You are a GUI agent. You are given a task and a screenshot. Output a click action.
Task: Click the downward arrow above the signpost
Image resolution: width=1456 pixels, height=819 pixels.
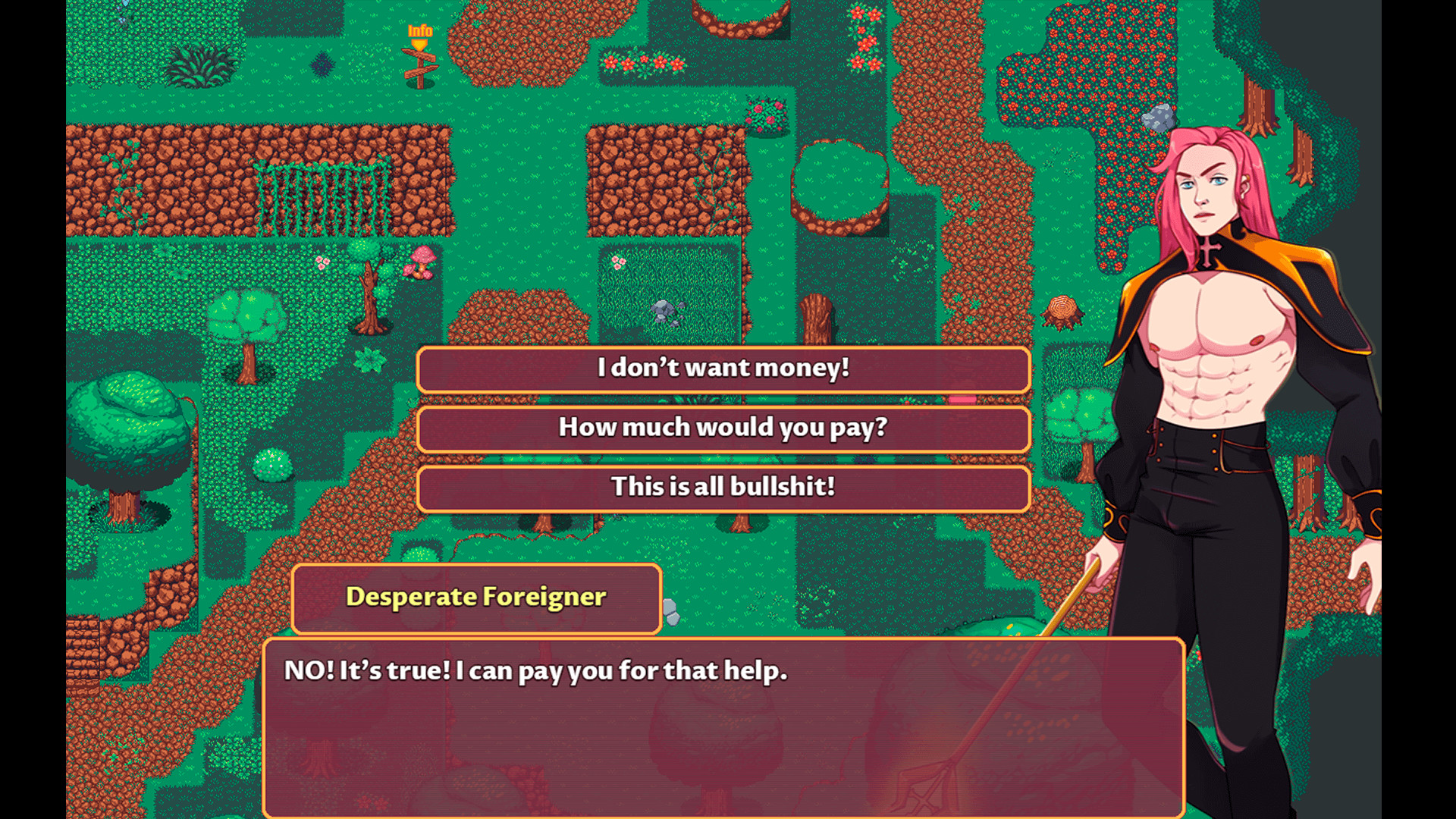[418, 45]
